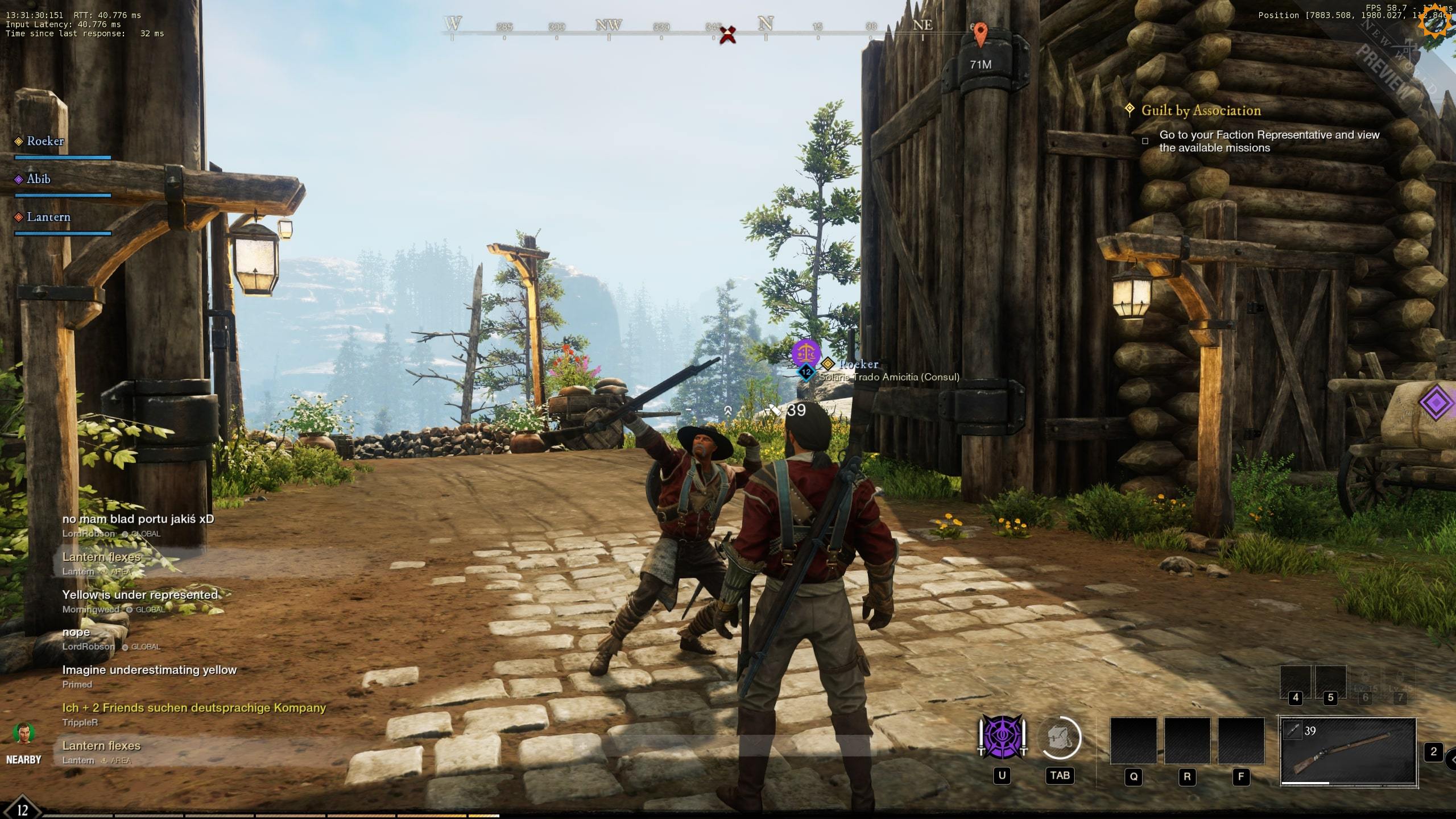Click the "Yellow is under represented" chat message
Viewport: 1456px width, 819px height.
[140, 595]
